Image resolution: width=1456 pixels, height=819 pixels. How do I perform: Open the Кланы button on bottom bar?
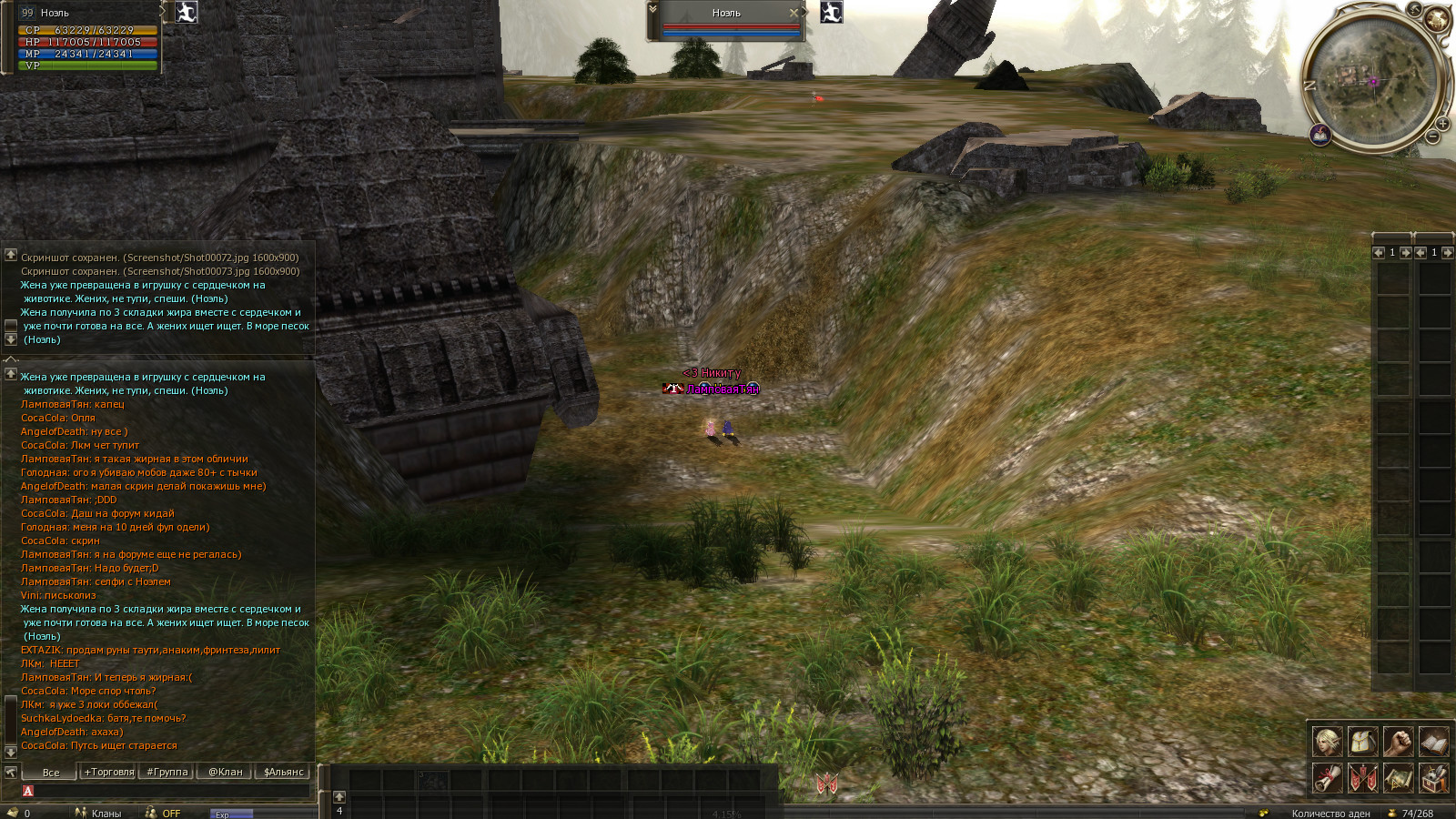[x=98, y=813]
